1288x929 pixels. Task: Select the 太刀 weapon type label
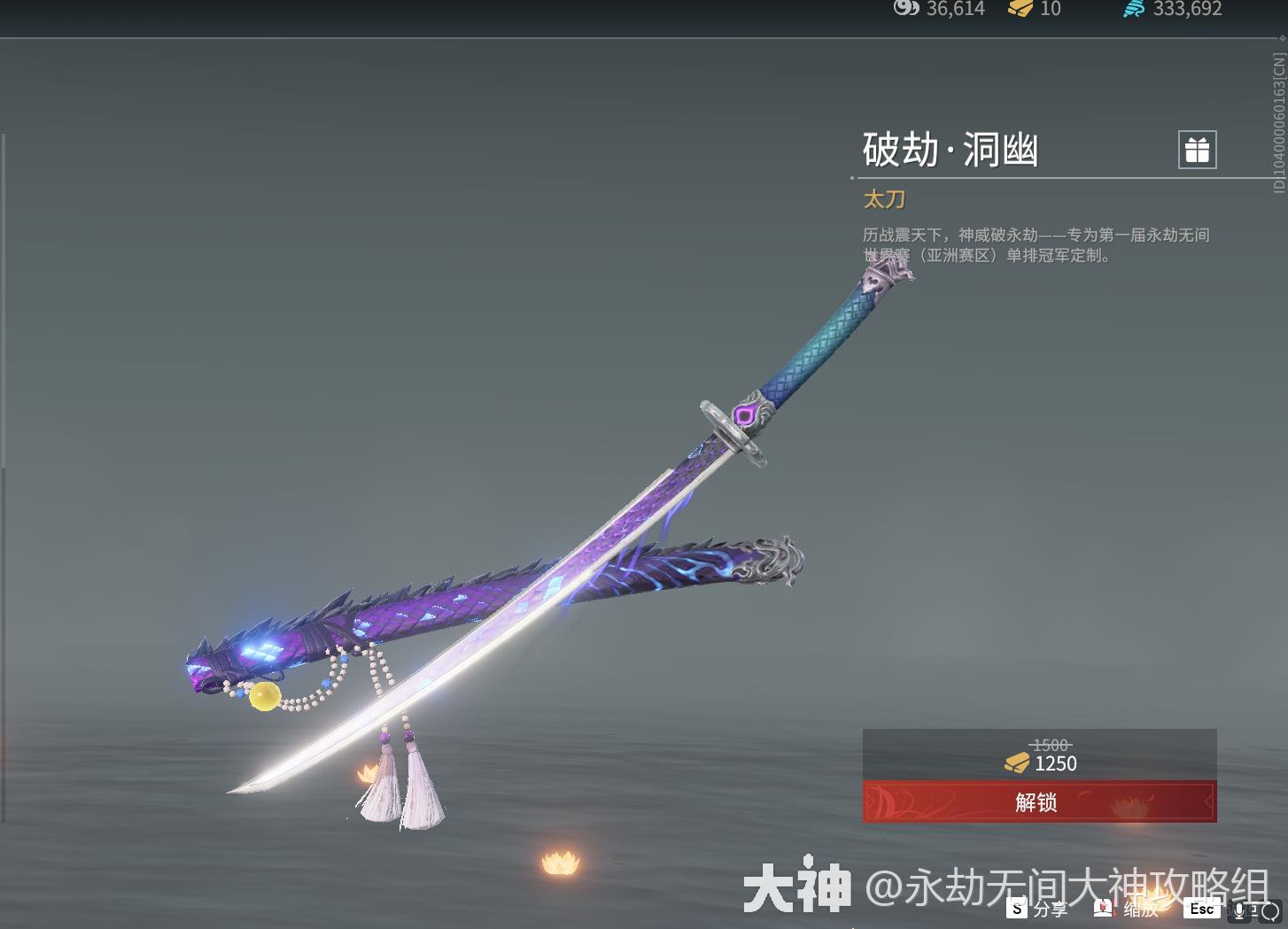tap(882, 199)
